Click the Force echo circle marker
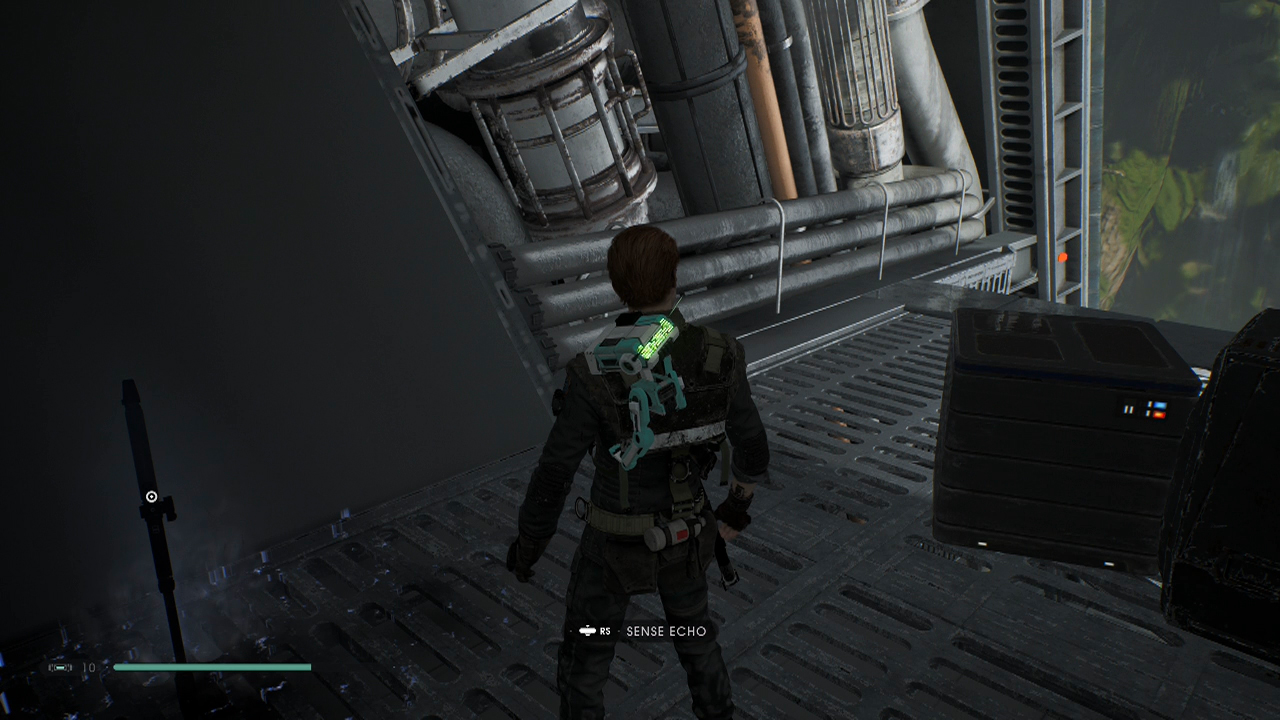 coord(151,497)
